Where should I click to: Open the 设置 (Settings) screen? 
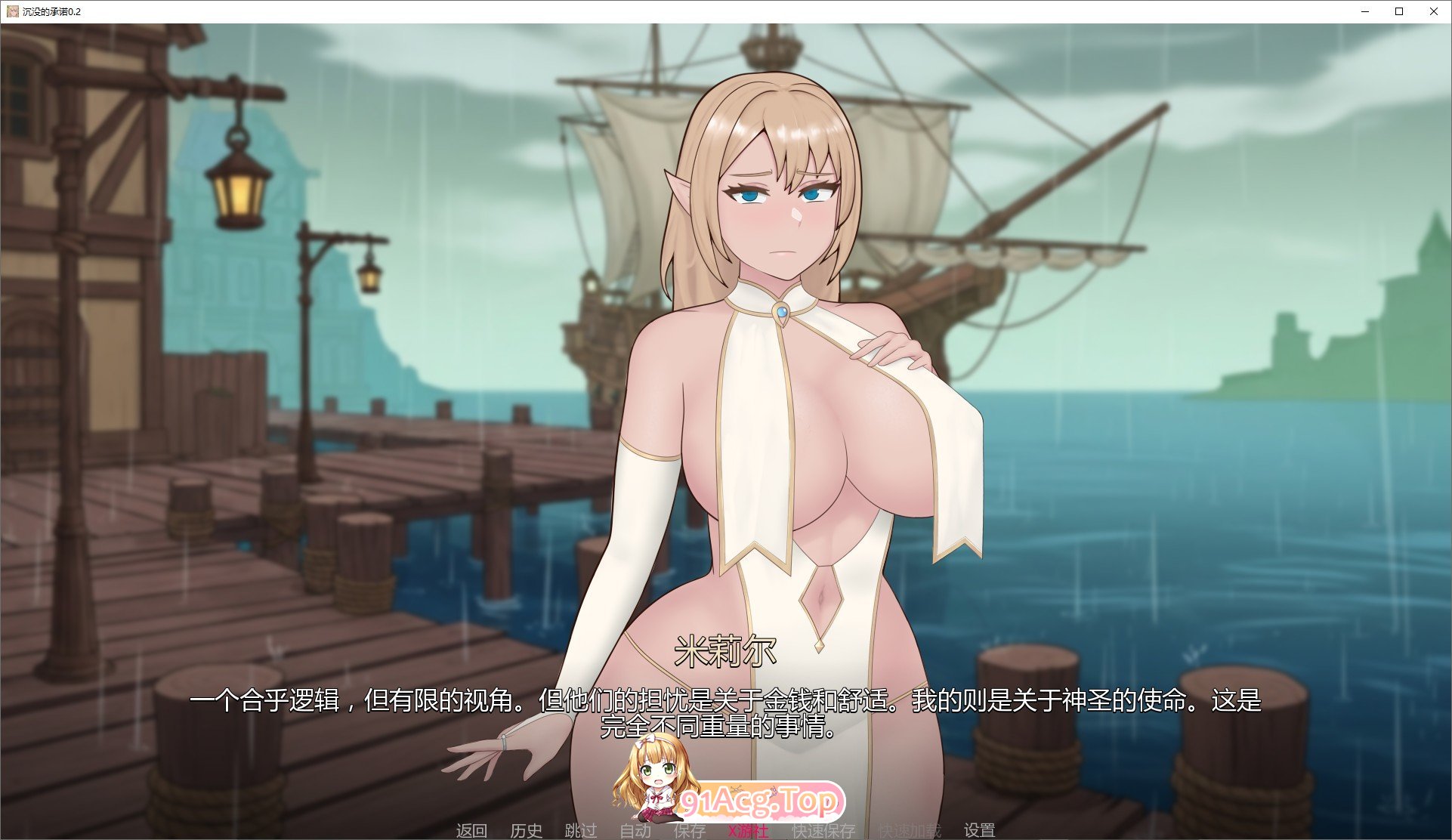pyautogui.click(x=980, y=829)
